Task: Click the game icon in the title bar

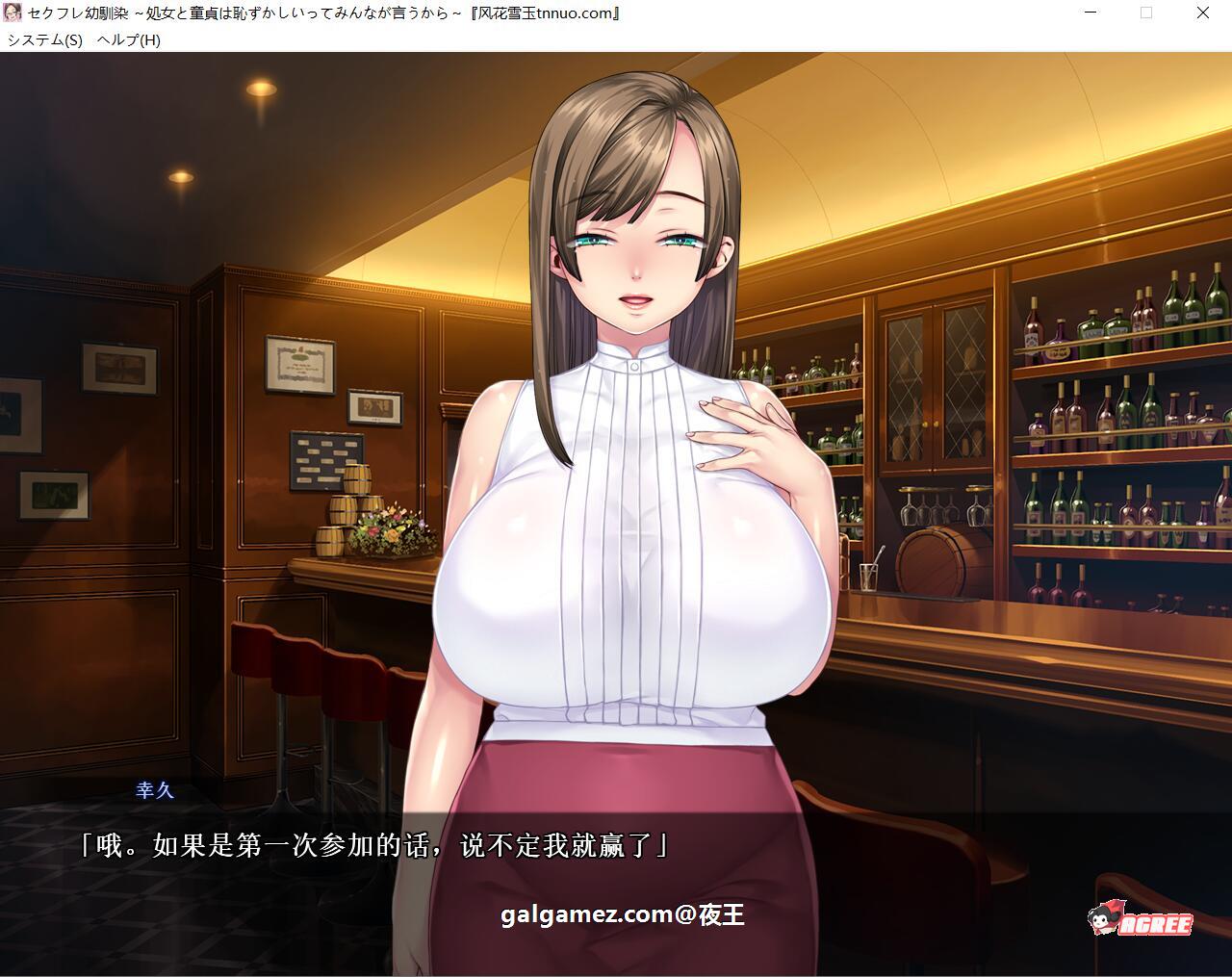Action: pyautogui.click(x=12, y=13)
